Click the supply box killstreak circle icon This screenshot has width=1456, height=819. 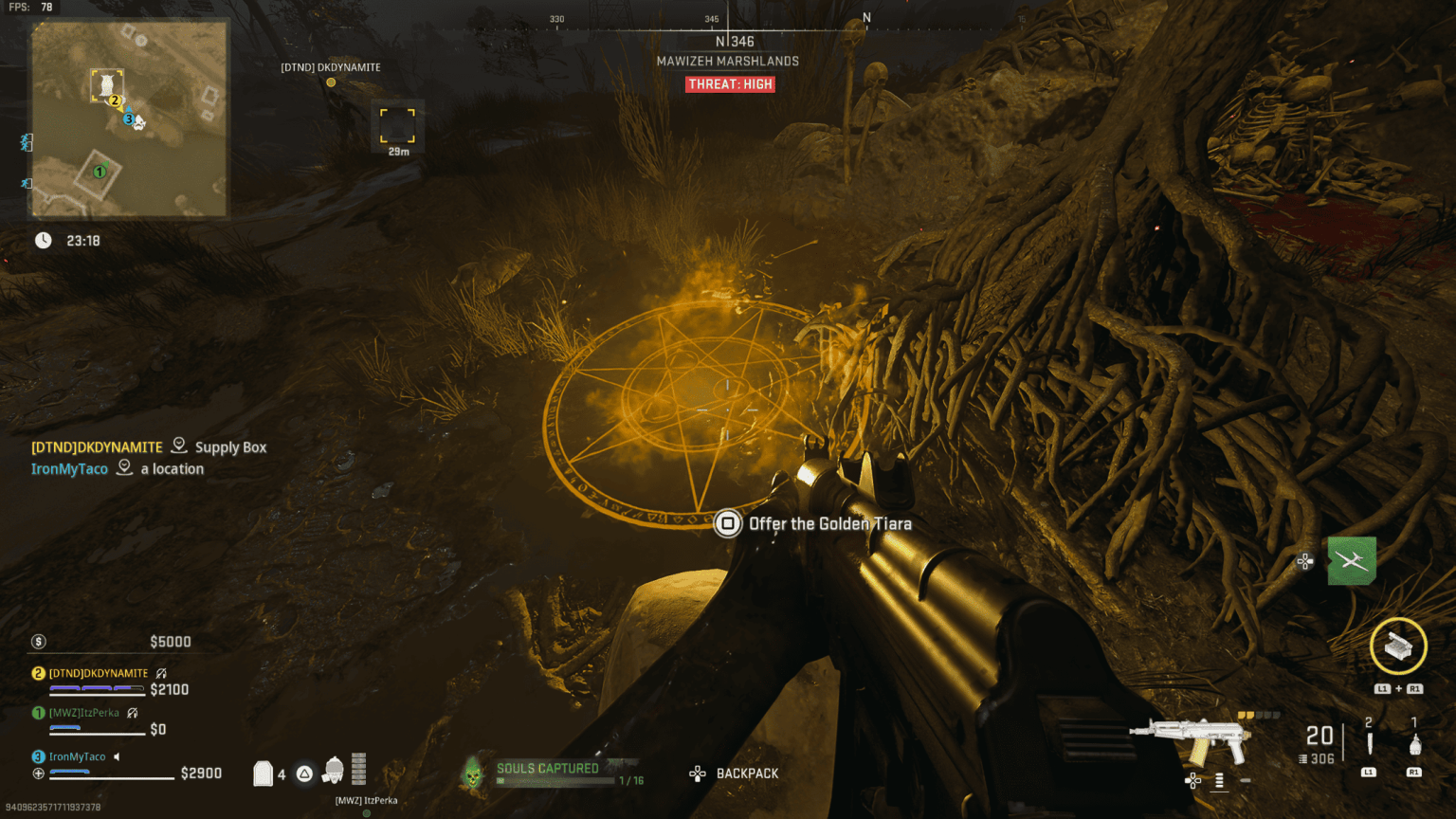click(x=1397, y=647)
